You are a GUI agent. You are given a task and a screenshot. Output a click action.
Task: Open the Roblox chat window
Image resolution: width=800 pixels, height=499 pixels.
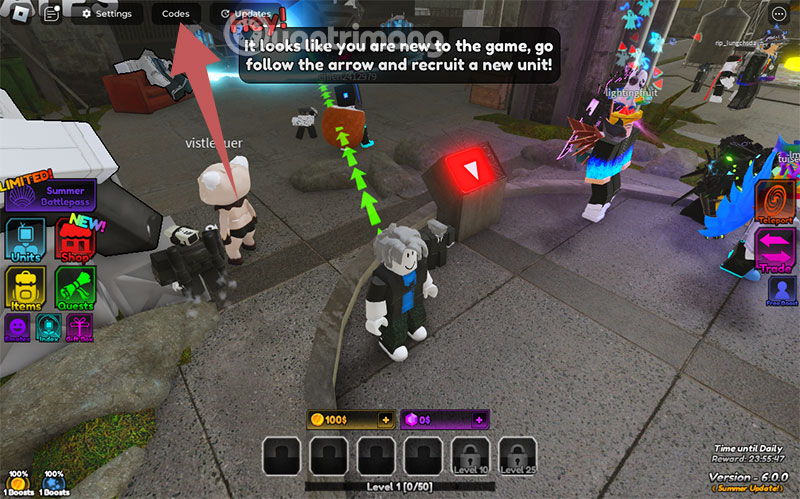52,14
